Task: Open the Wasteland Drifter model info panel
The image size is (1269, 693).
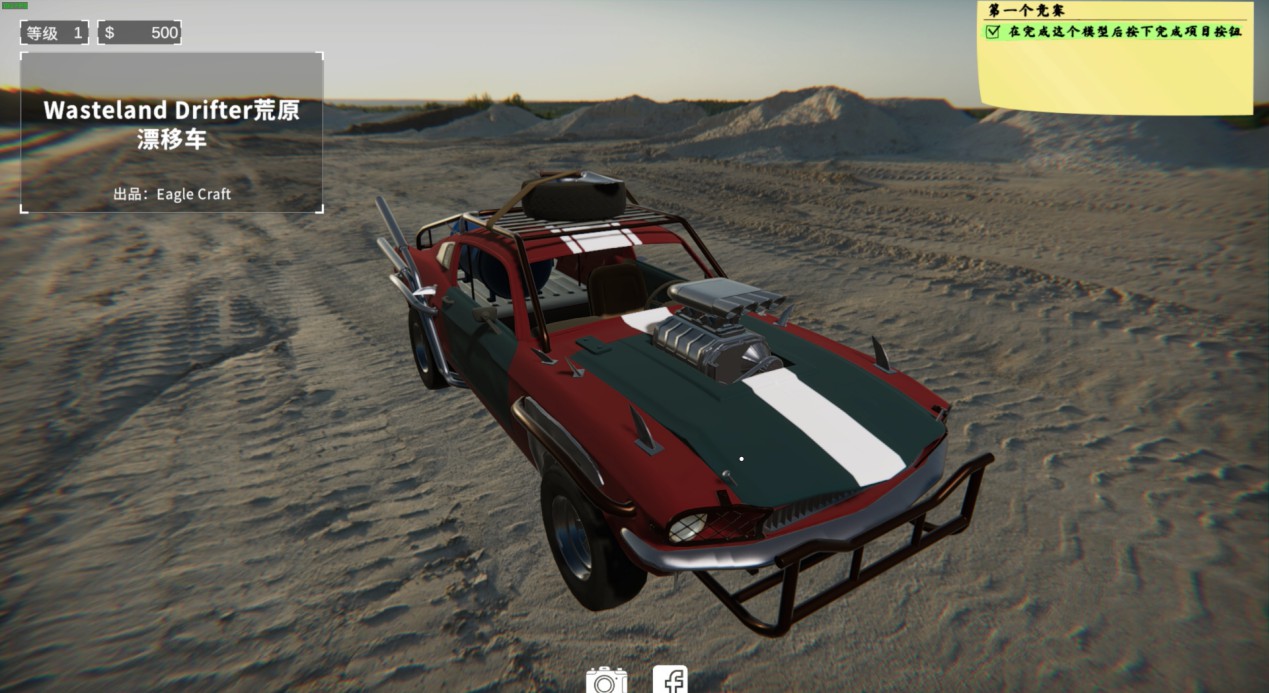Action: [x=171, y=132]
